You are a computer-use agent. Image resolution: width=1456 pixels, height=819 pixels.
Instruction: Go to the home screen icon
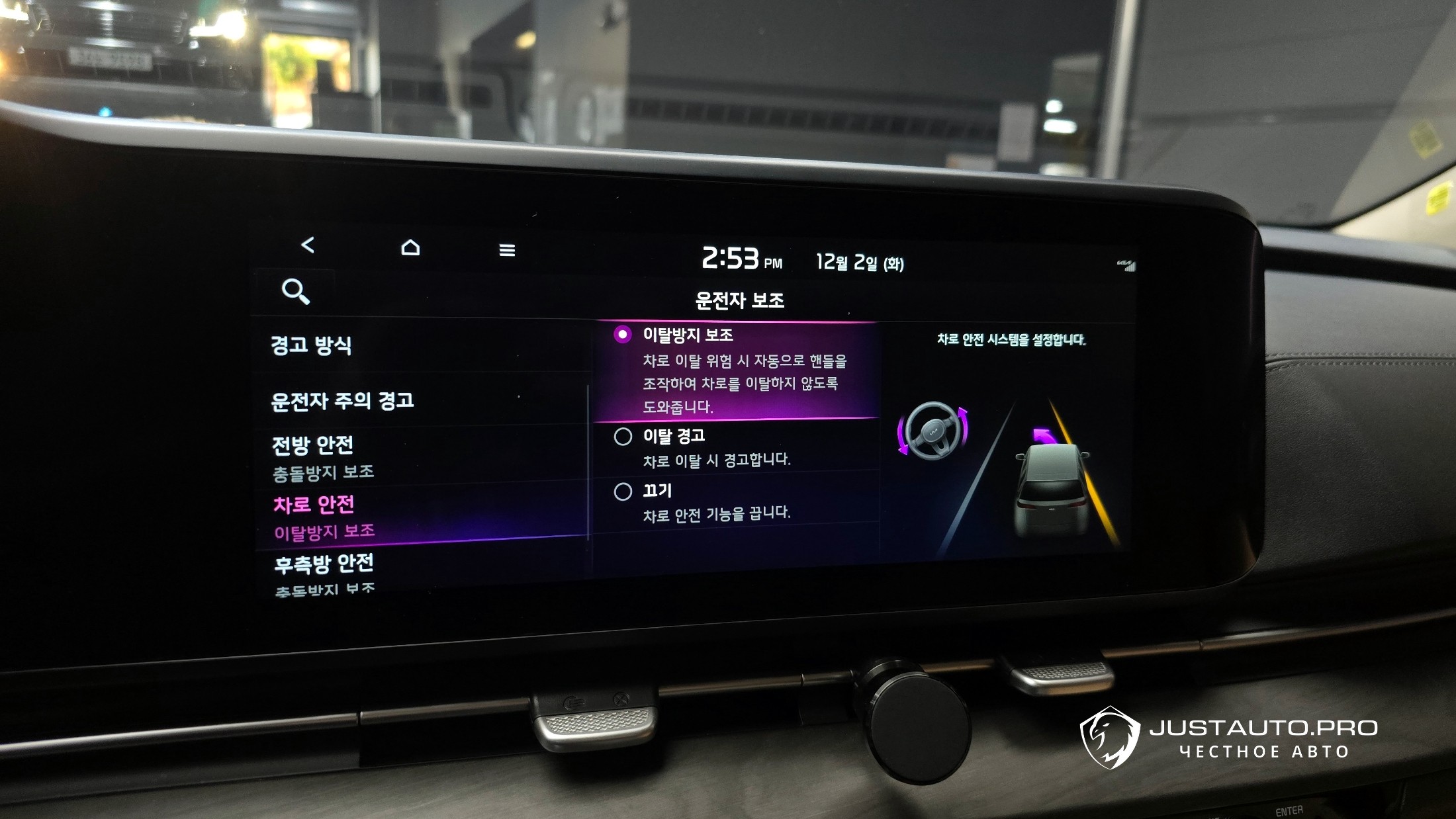tap(410, 247)
